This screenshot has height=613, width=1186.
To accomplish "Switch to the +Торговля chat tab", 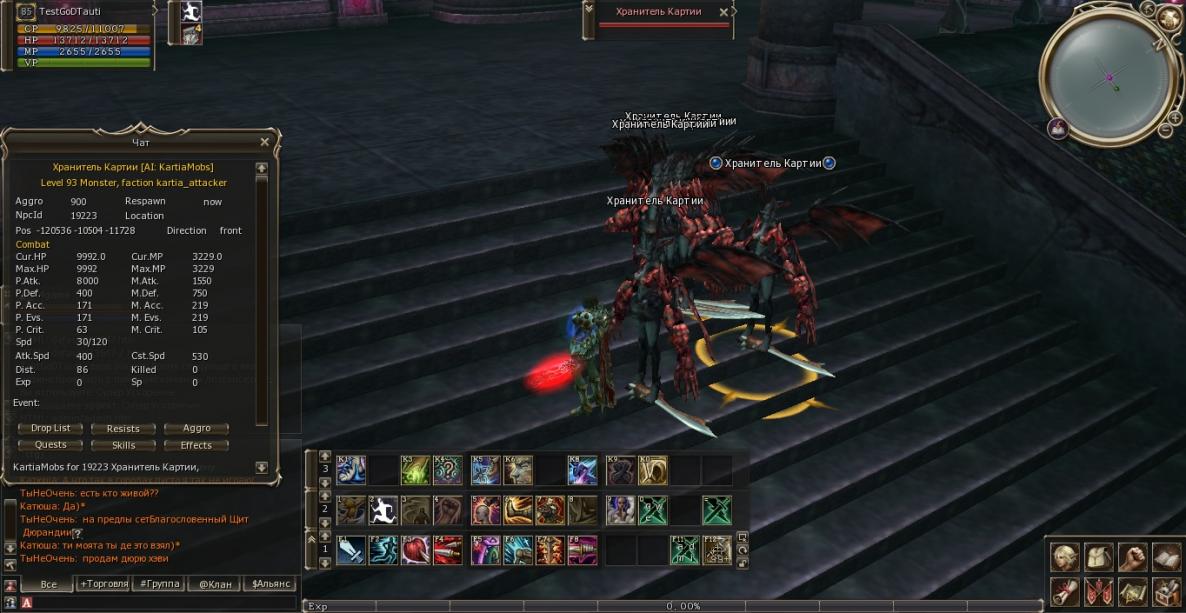I will 104,583.
